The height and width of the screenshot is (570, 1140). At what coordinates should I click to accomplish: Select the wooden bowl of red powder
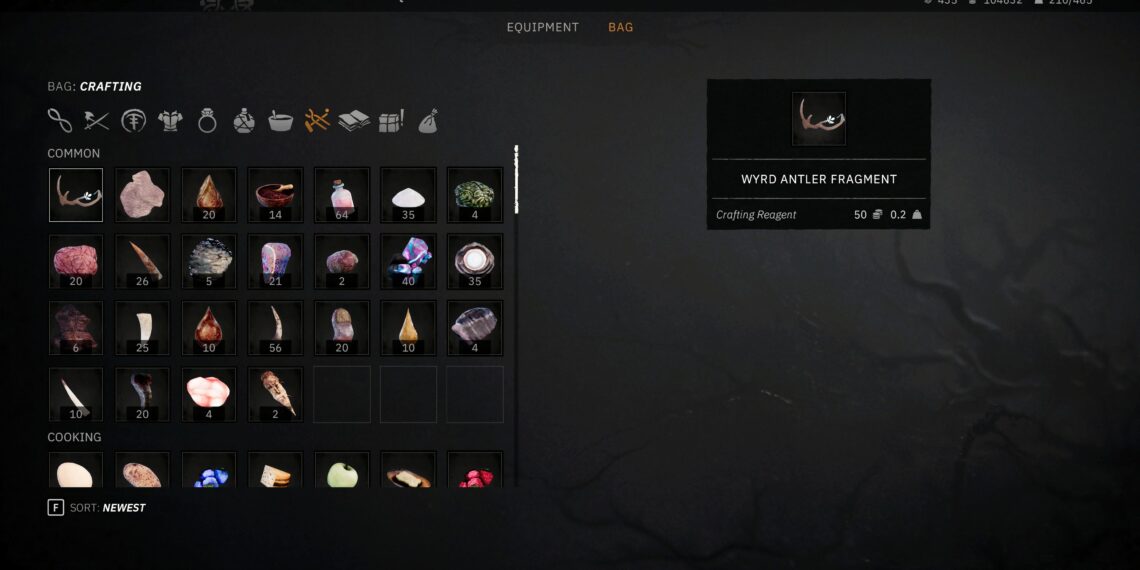[275, 195]
